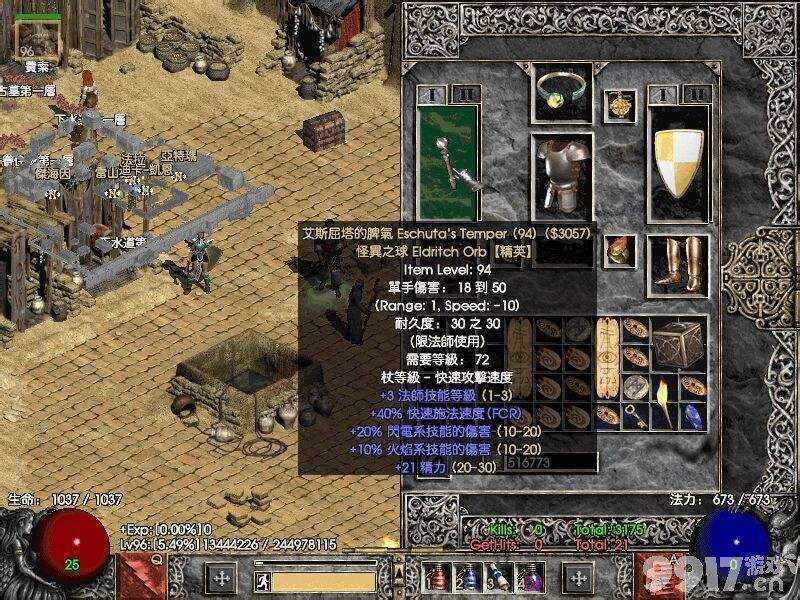Use the blue mana potion in belt
The height and width of the screenshot is (600, 800).
click(x=467, y=577)
